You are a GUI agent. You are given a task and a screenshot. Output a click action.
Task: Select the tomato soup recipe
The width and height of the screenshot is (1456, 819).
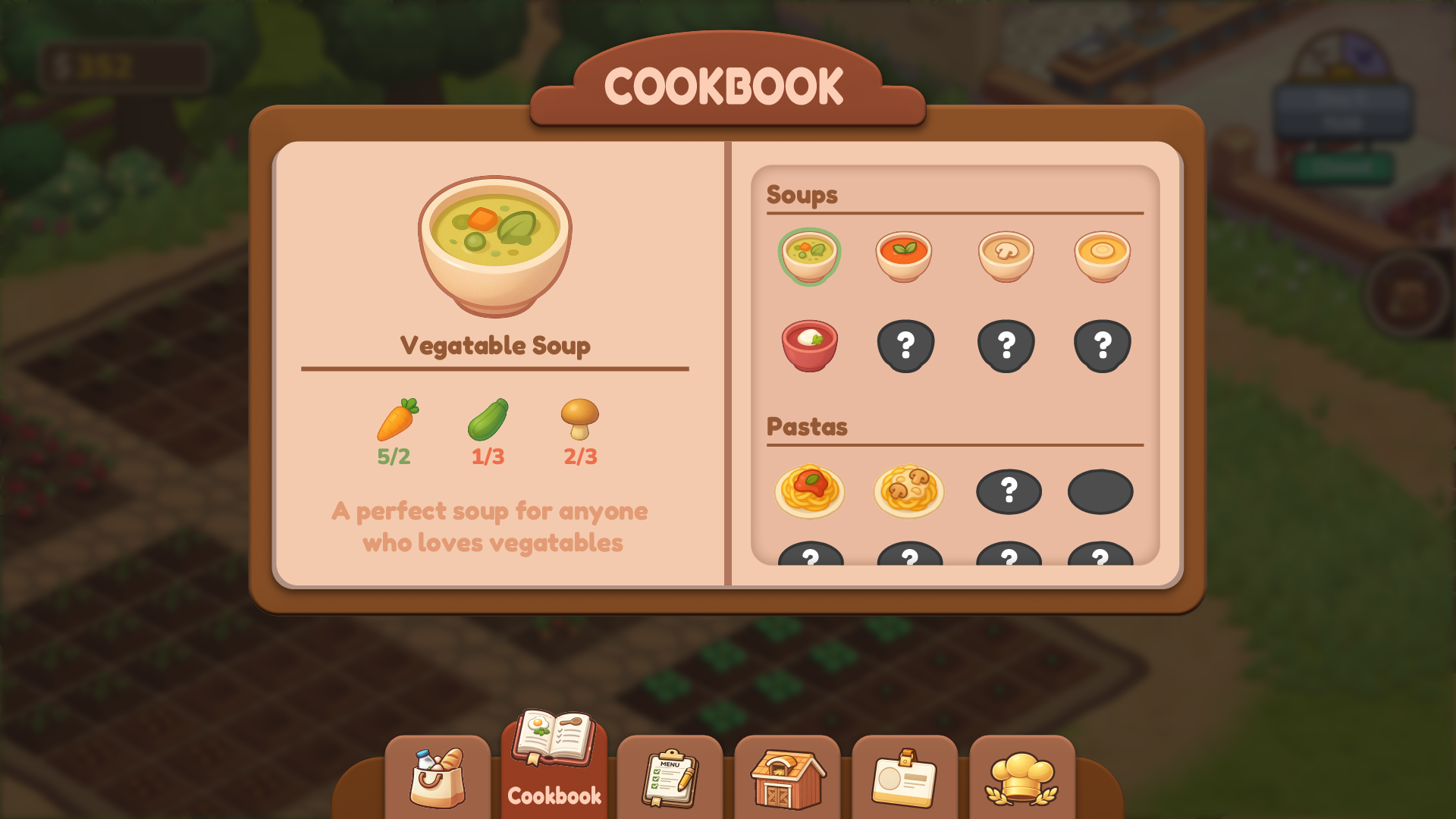click(x=907, y=256)
